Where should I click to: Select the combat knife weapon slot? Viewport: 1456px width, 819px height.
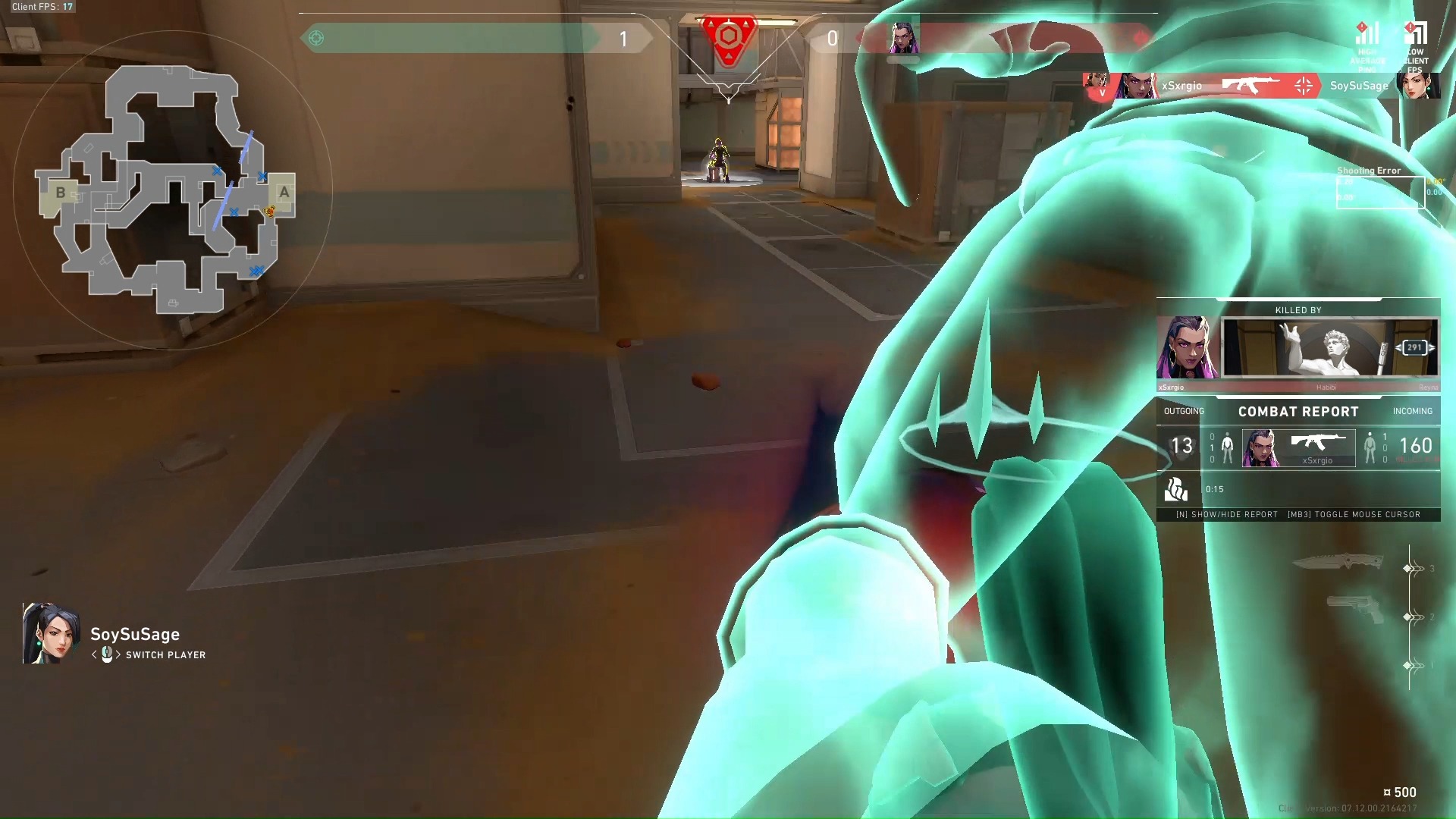click(1338, 562)
